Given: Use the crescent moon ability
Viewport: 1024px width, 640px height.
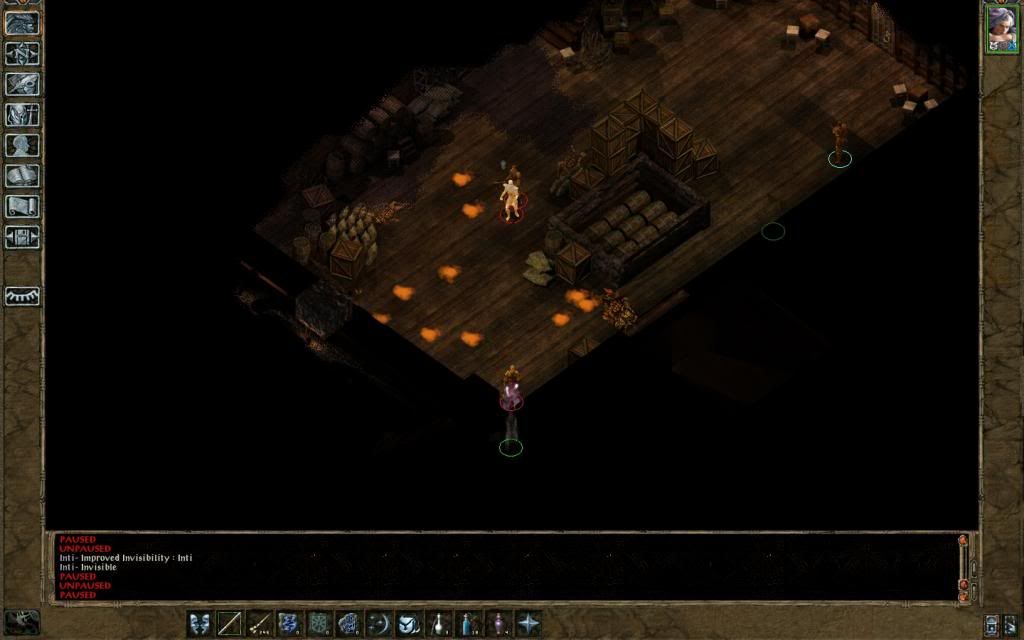Looking at the screenshot, I should (379, 623).
